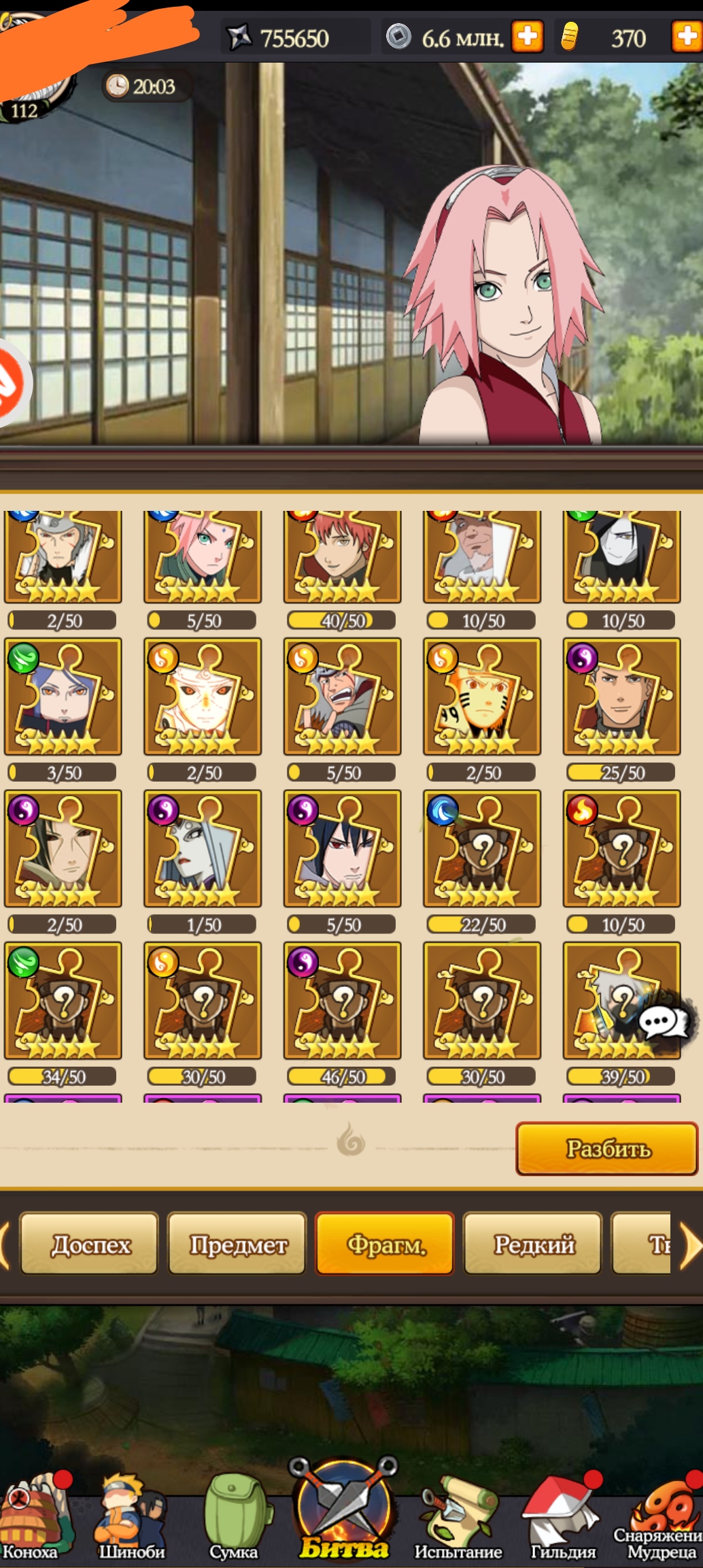Select the Фрагм. tab
This screenshot has width=703, height=1568.
(x=385, y=1244)
